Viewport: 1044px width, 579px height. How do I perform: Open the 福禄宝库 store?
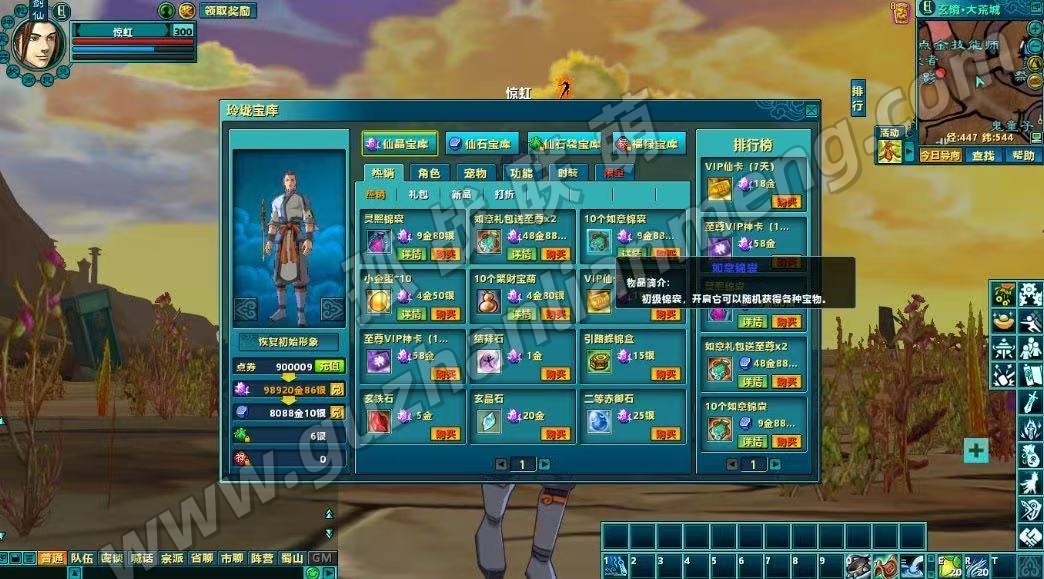coord(650,143)
